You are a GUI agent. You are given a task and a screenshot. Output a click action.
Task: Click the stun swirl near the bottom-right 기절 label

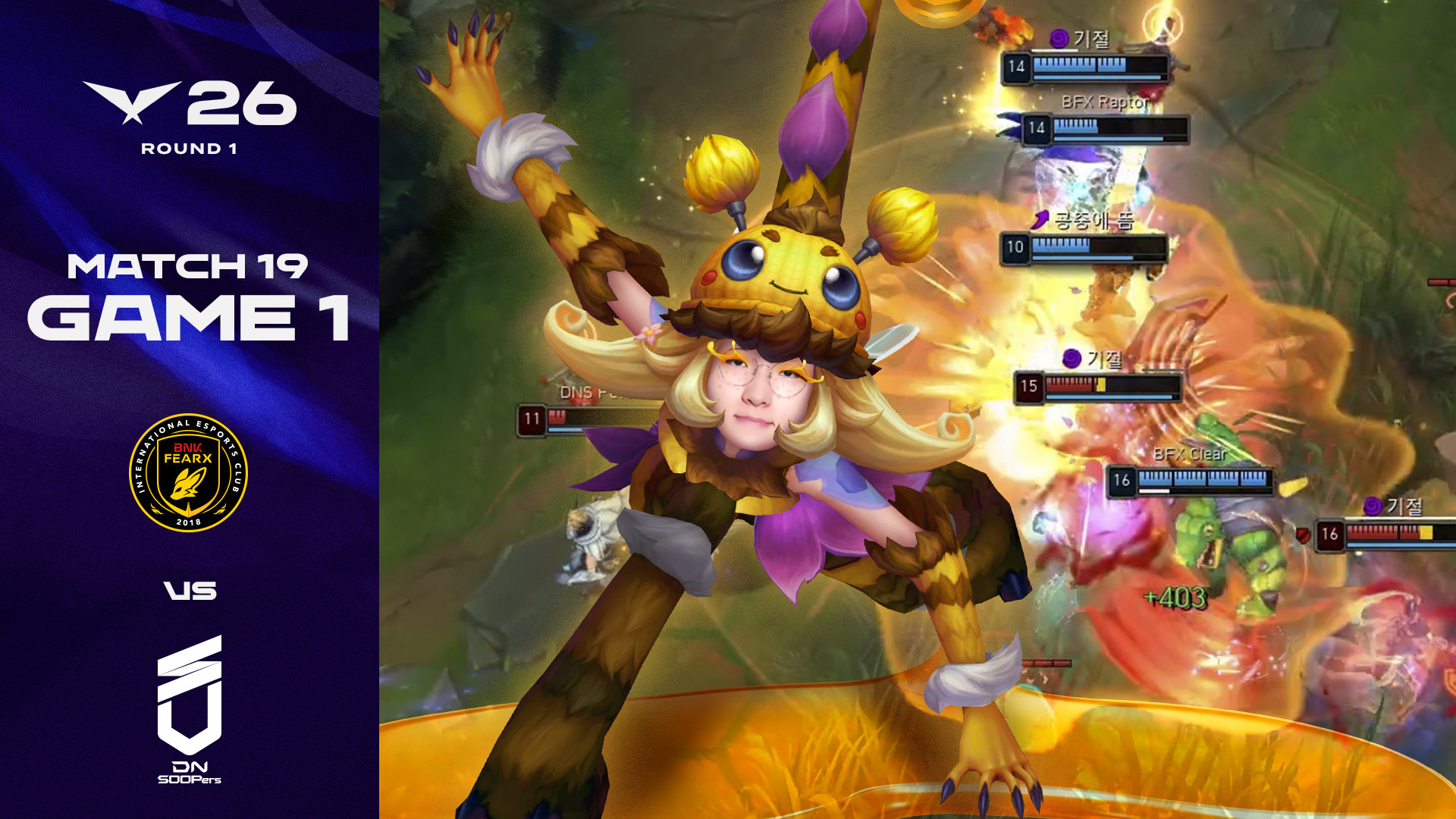click(x=1373, y=505)
